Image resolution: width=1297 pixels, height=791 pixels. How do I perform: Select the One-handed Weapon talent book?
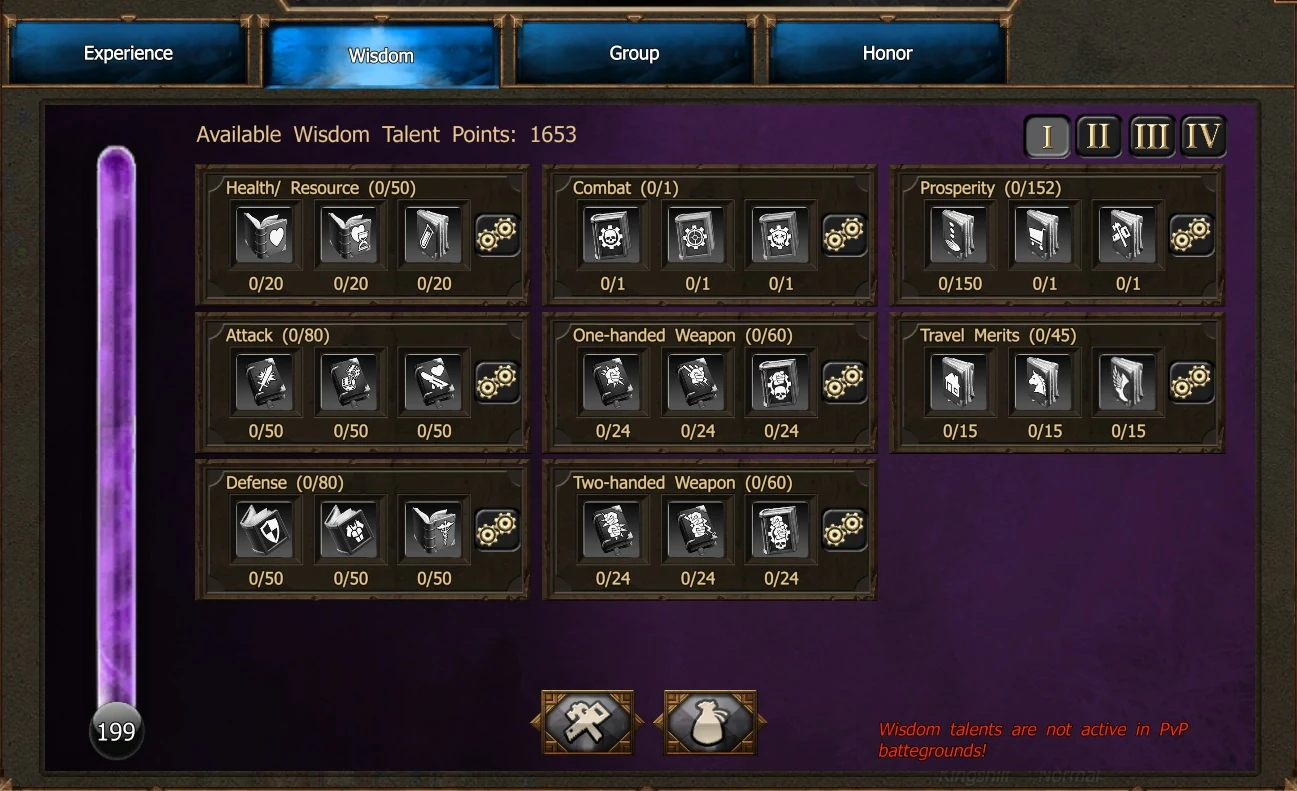612,382
